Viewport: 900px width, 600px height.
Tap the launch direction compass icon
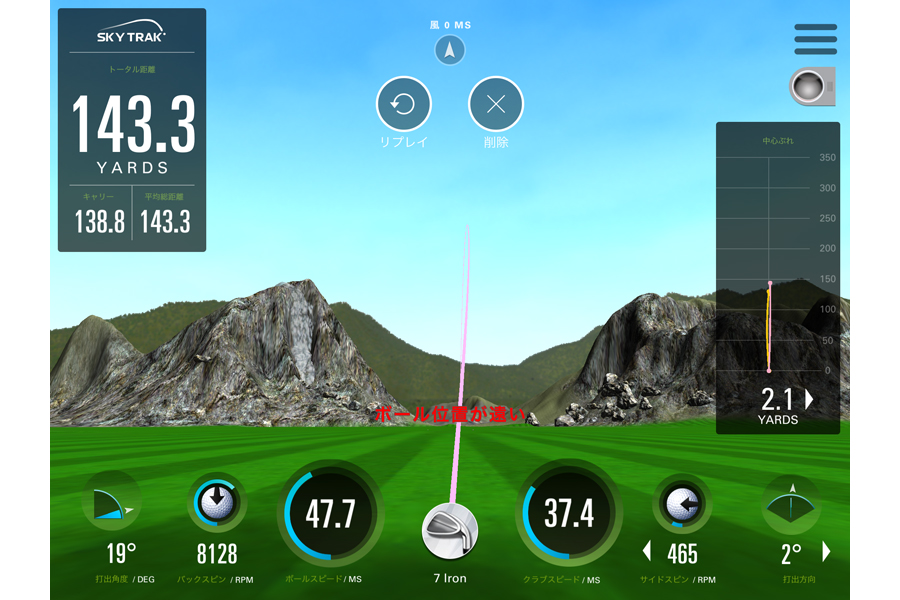tap(791, 503)
